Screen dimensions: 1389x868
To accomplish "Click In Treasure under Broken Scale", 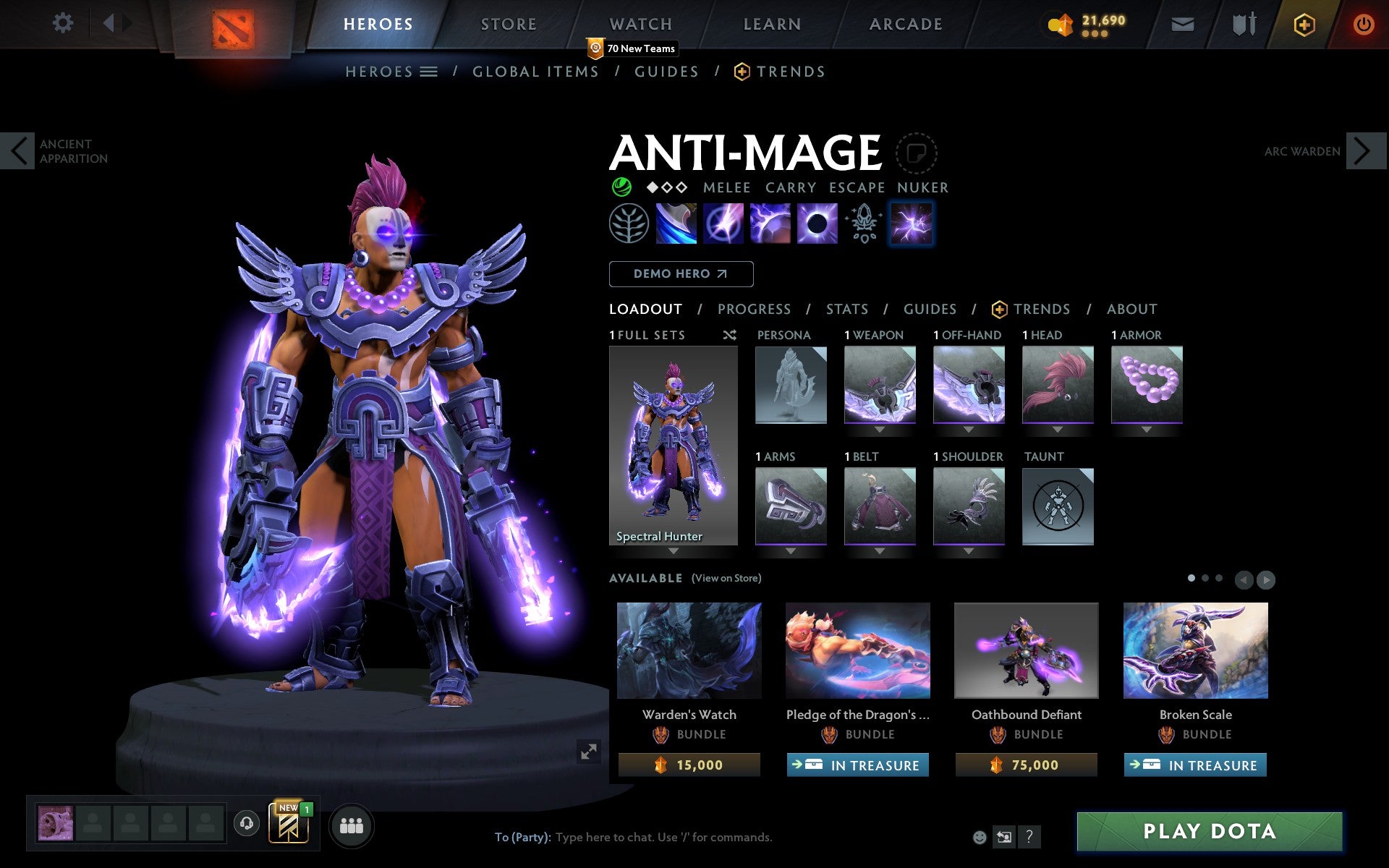I will [1195, 765].
